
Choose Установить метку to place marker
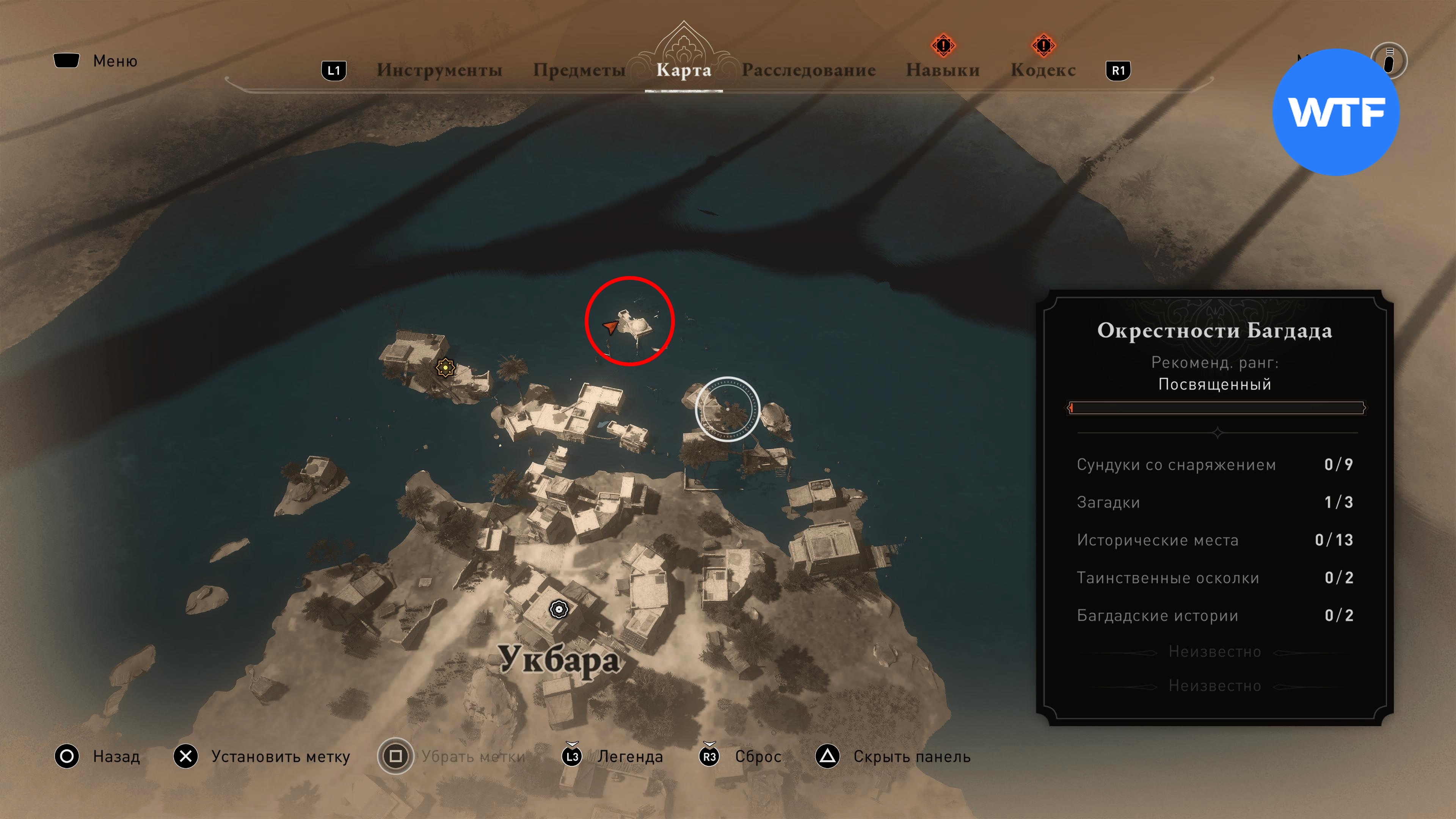tap(280, 756)
